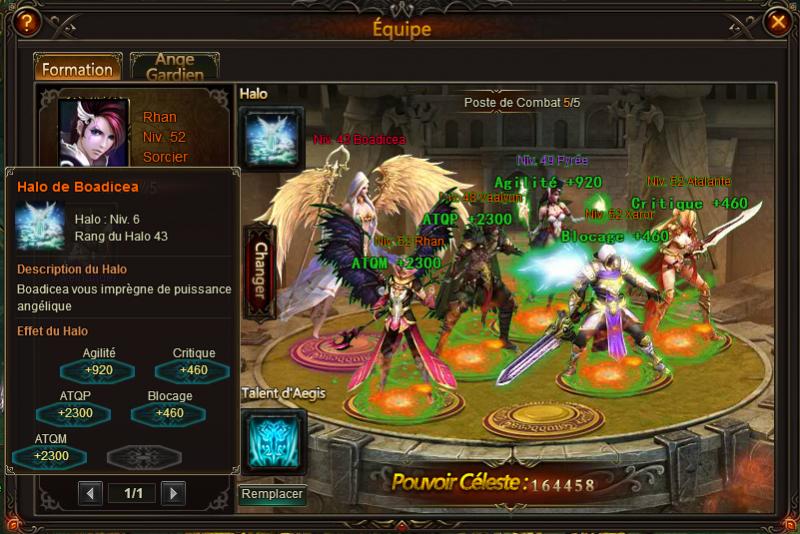Go to next page arrow
This screenshot has height=534, width=800.
(x=173, y=493)
